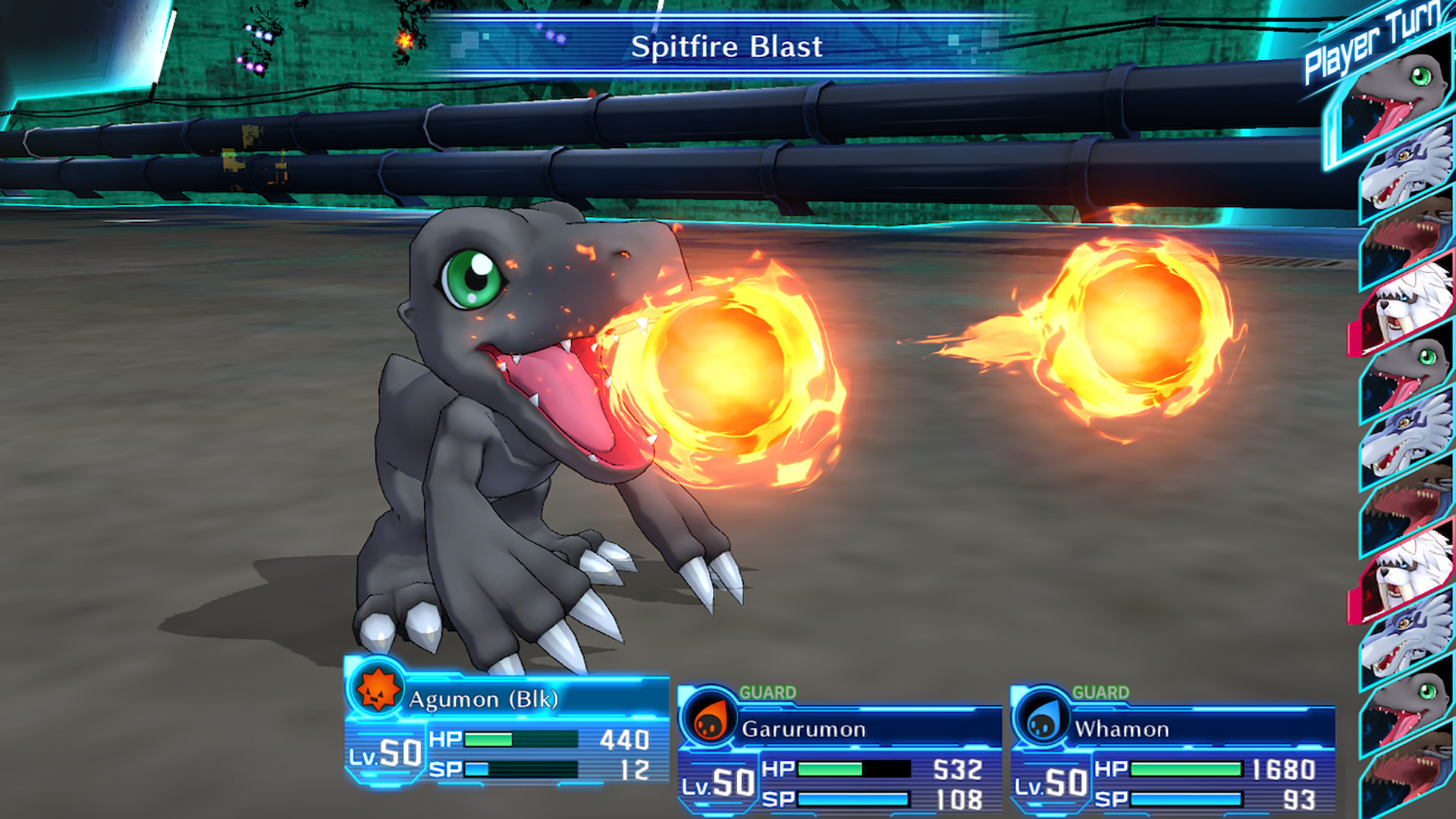Viewport: 1456px width, 819px height.
Task: Toggle GUARD status on Garurumon's panel
Action: [x=767, y=692]
